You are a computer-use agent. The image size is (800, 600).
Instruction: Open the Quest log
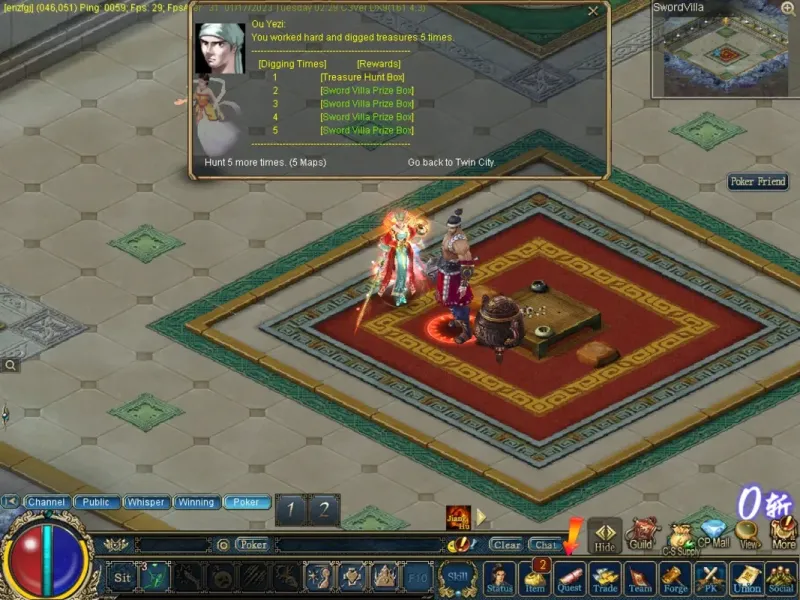tap(569, 578)
